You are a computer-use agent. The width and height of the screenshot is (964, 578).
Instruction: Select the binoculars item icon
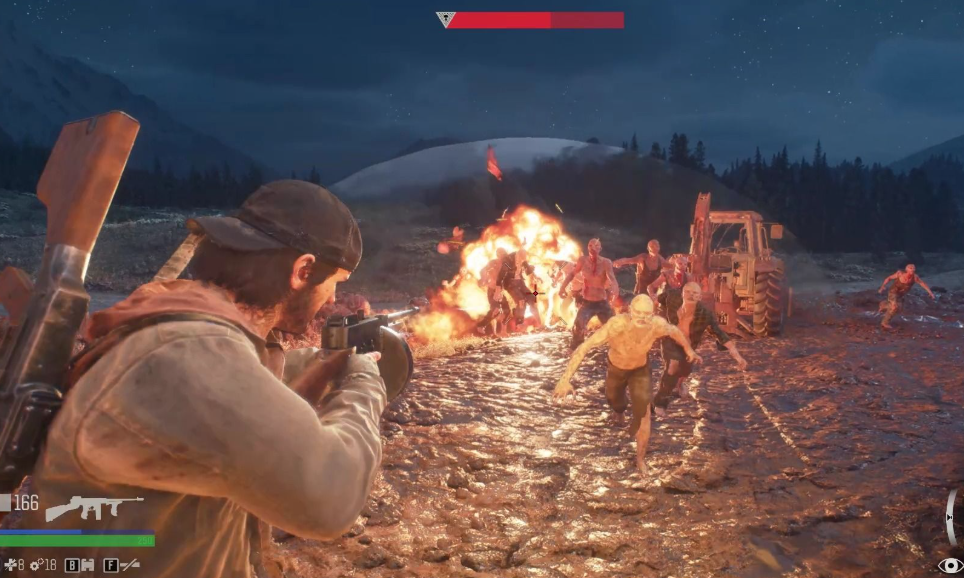point(87,565)
